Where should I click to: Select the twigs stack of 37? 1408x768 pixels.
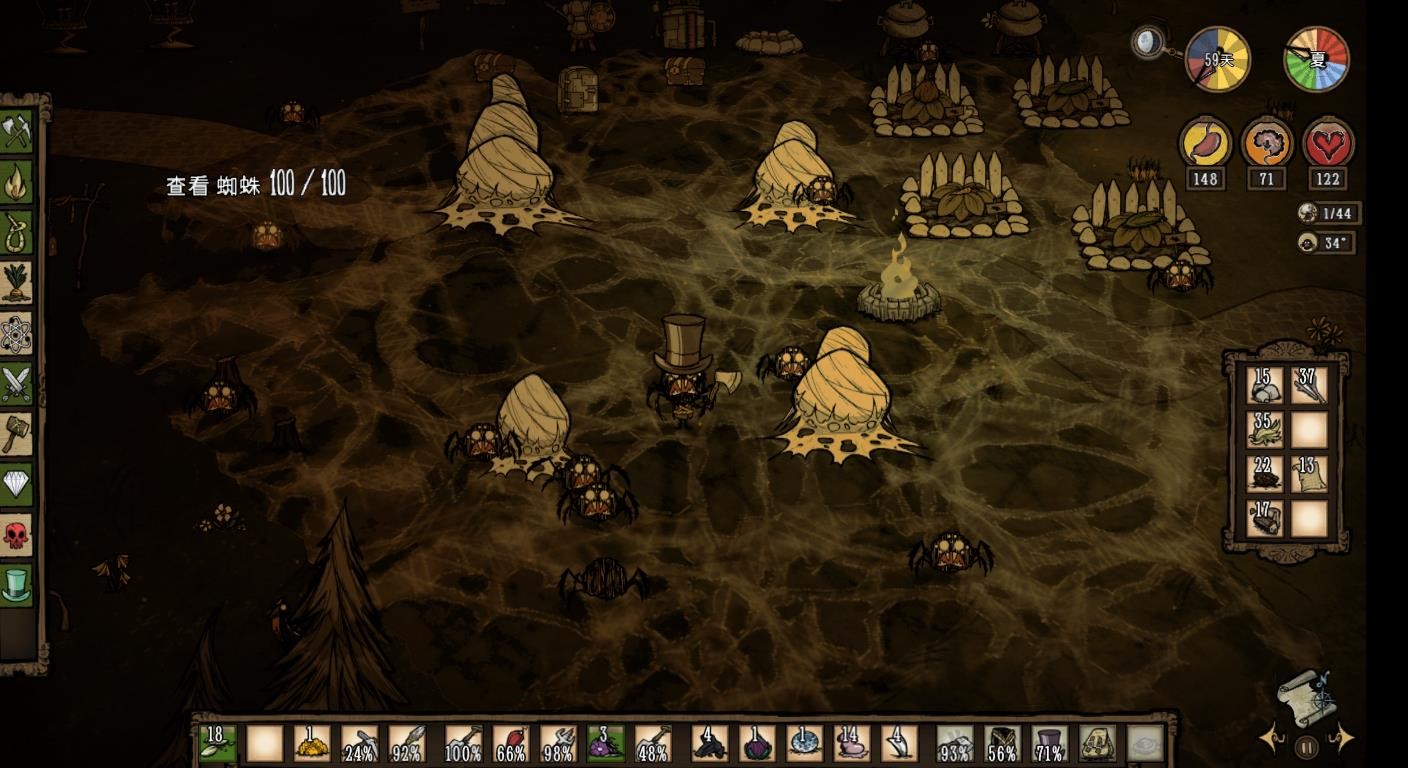1308,385
